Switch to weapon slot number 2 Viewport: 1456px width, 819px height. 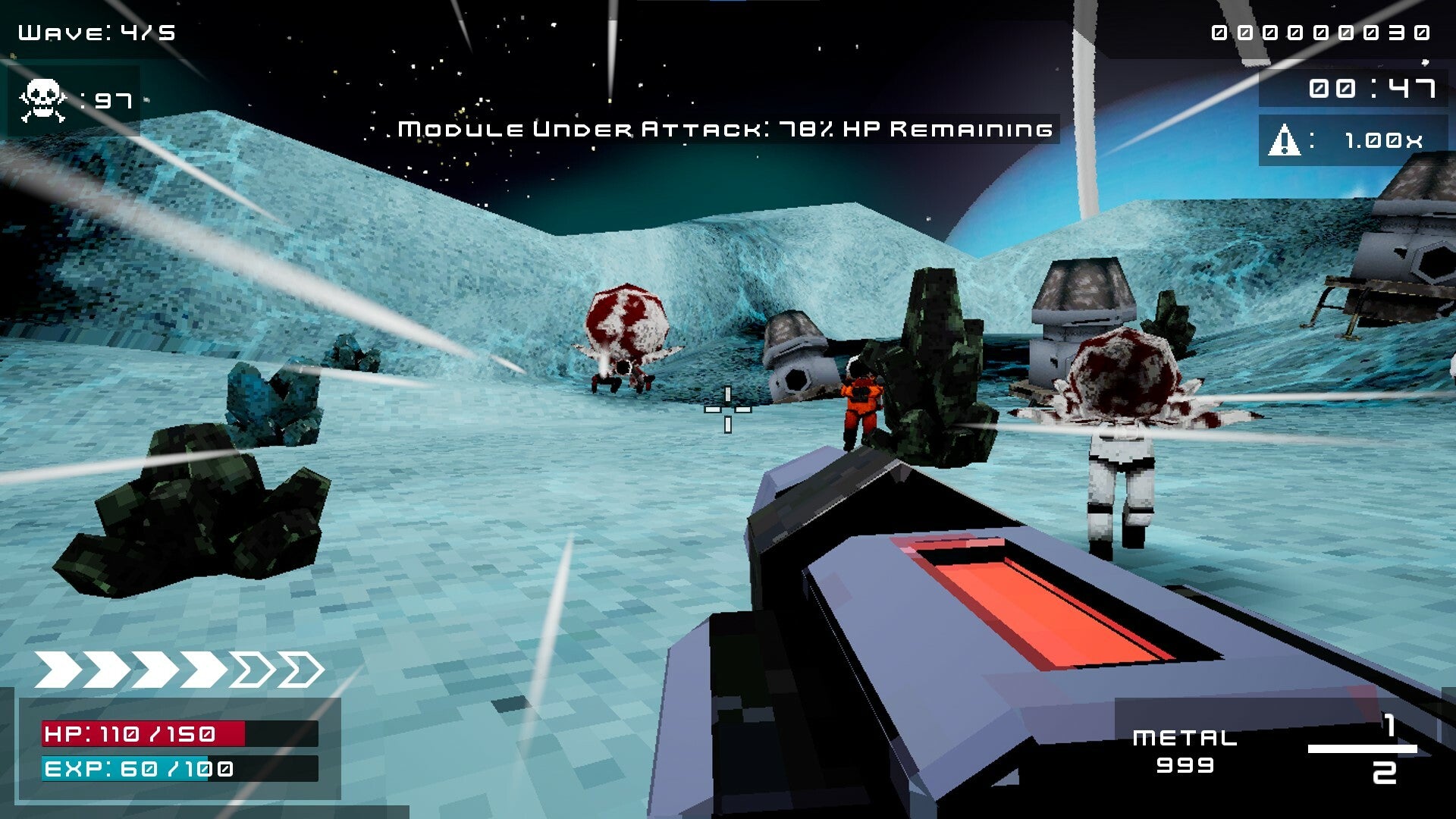coord(1384,773)
